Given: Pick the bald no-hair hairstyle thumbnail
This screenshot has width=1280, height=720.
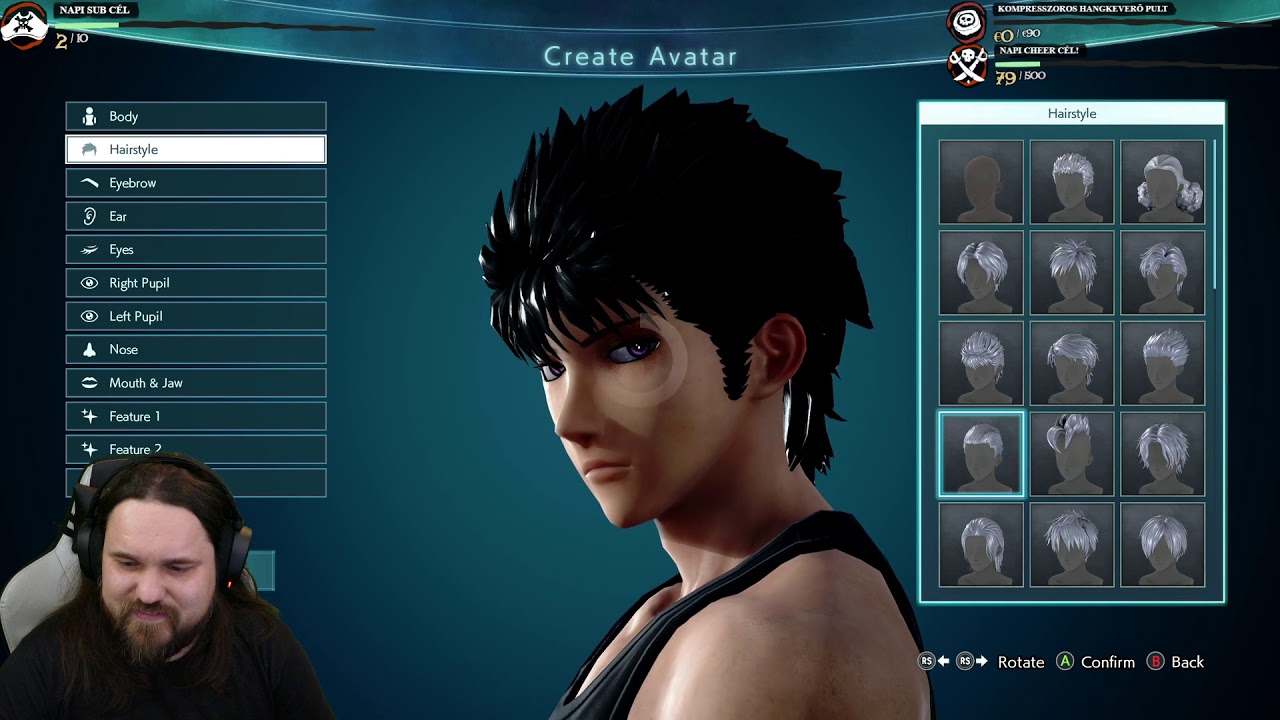Looking at the screenshot, I should tap(981, 181).
